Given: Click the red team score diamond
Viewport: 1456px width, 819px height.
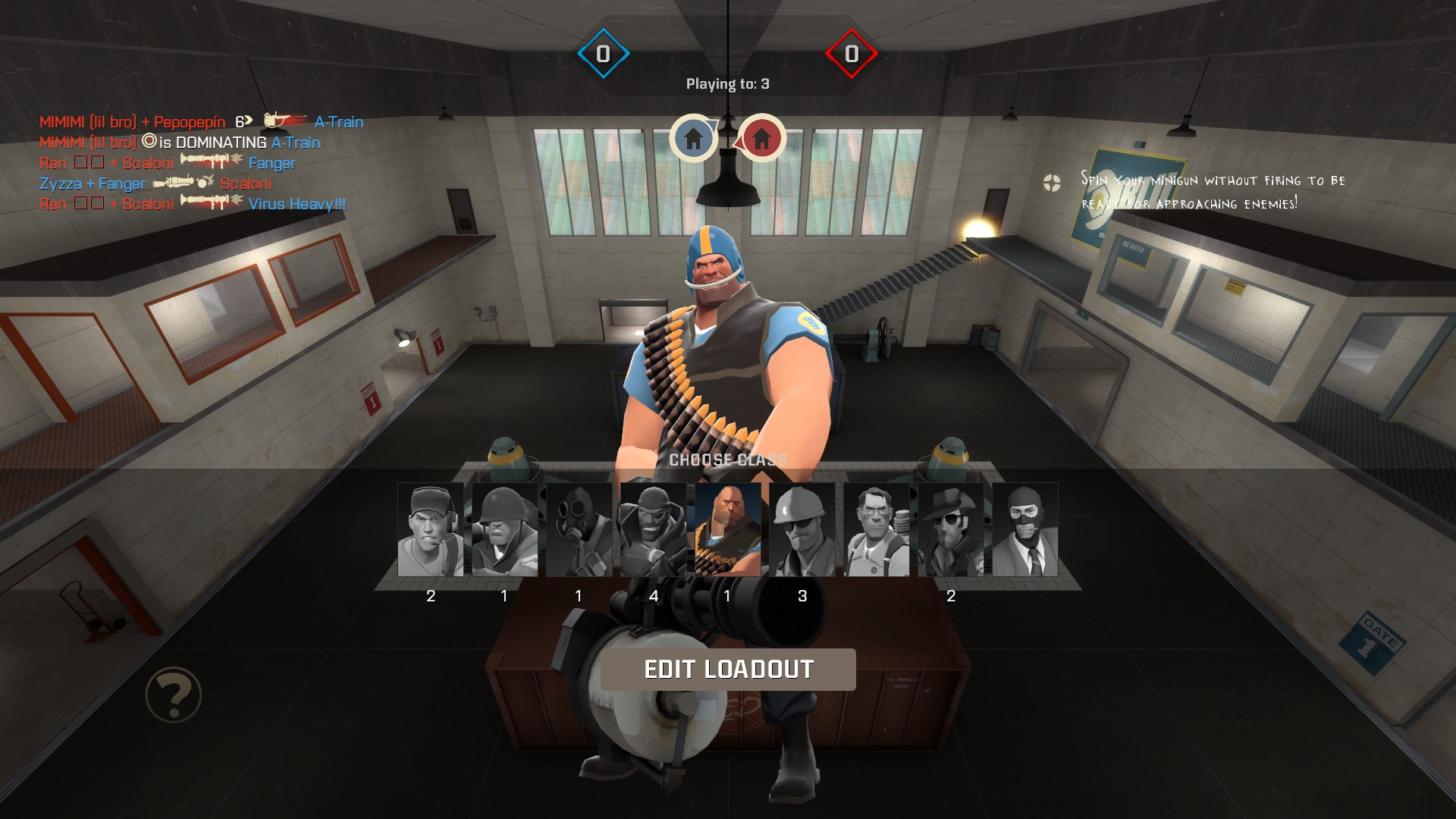Looking at the screenshot, I should coord(852,53).
